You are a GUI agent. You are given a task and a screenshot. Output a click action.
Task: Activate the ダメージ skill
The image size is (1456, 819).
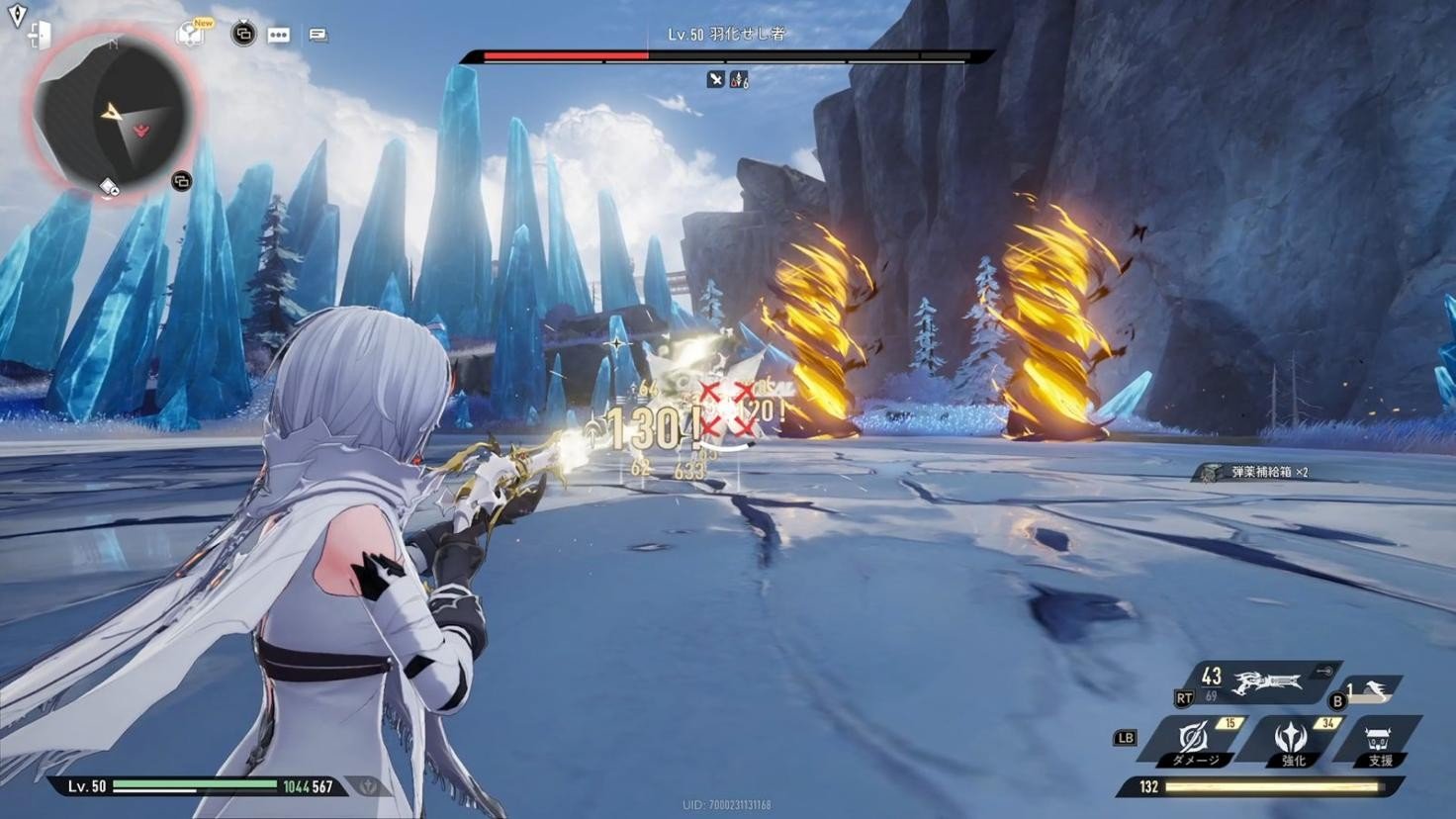coord(1196,741)
